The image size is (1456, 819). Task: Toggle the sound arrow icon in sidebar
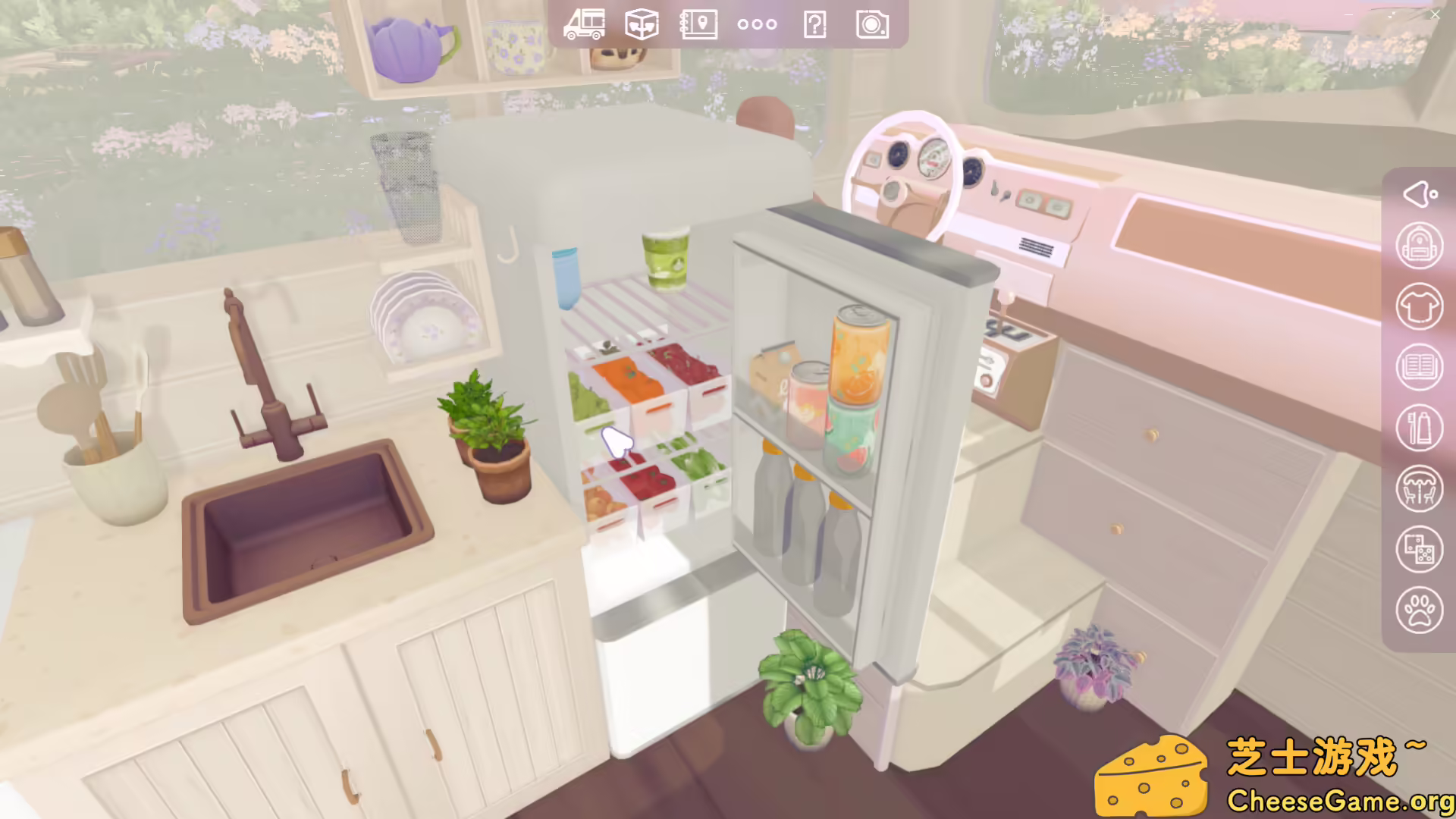[x=1420, y=194]
